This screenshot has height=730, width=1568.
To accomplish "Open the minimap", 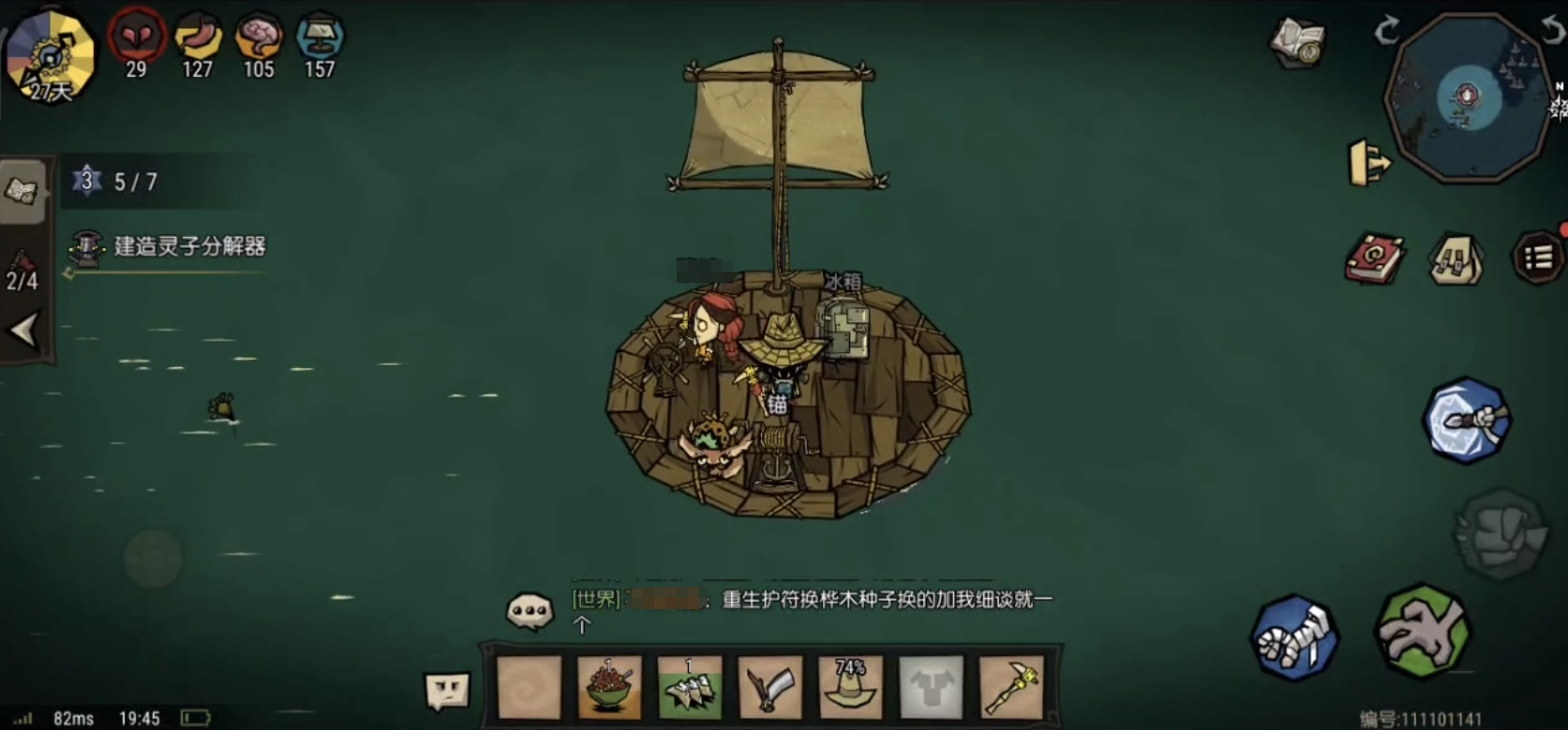I will (1468, 97).
